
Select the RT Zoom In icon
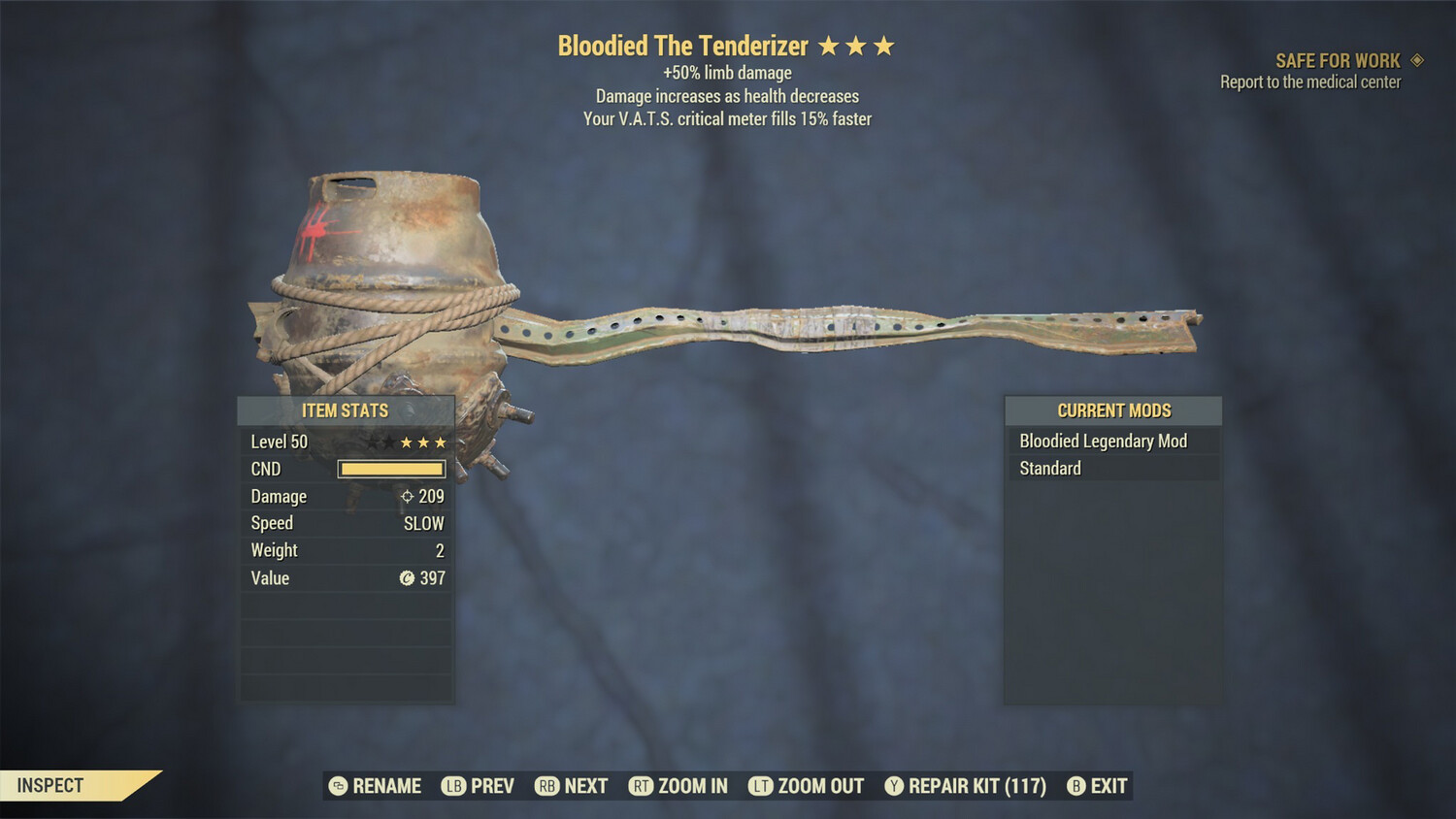tap(642, 786)
